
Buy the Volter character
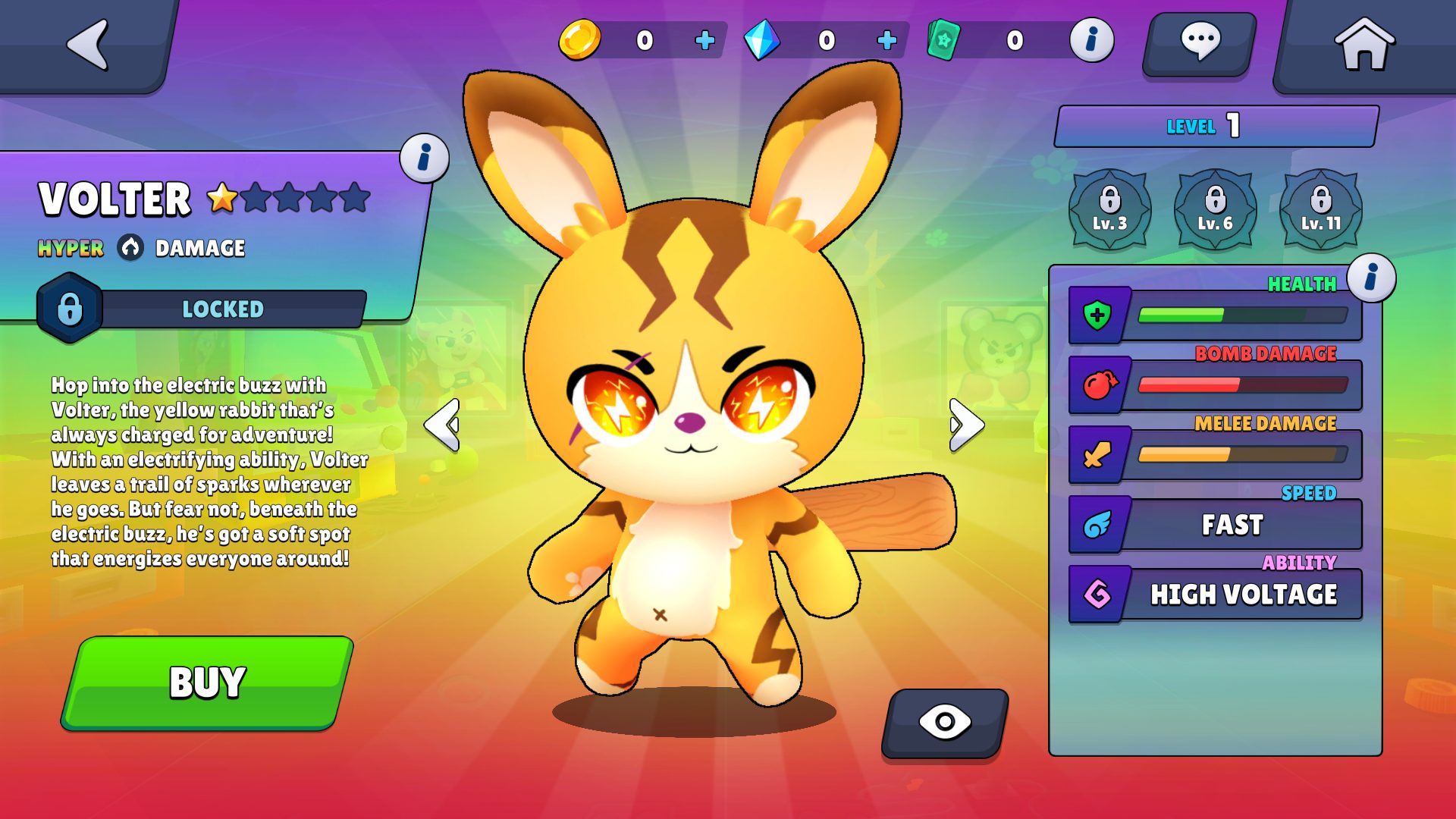[x=207, y=682]
